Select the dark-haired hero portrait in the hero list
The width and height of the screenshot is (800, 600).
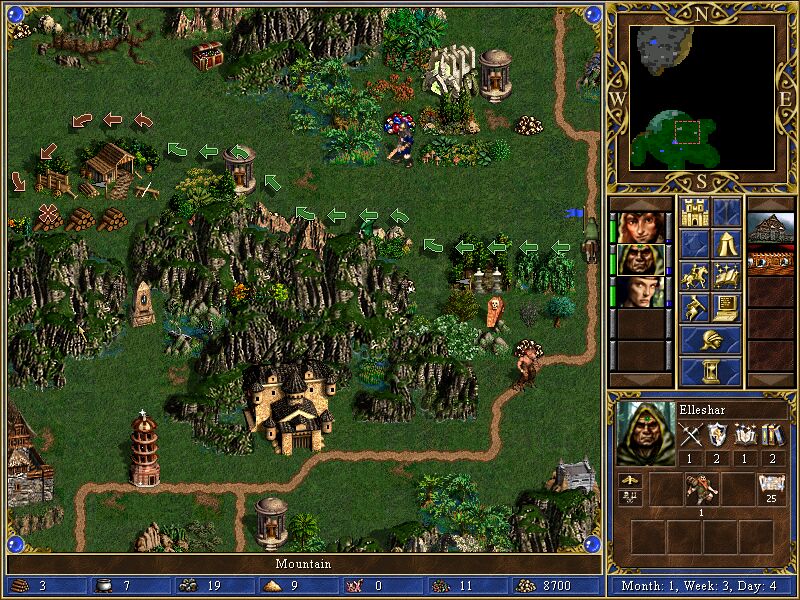[x=639, y=291]
